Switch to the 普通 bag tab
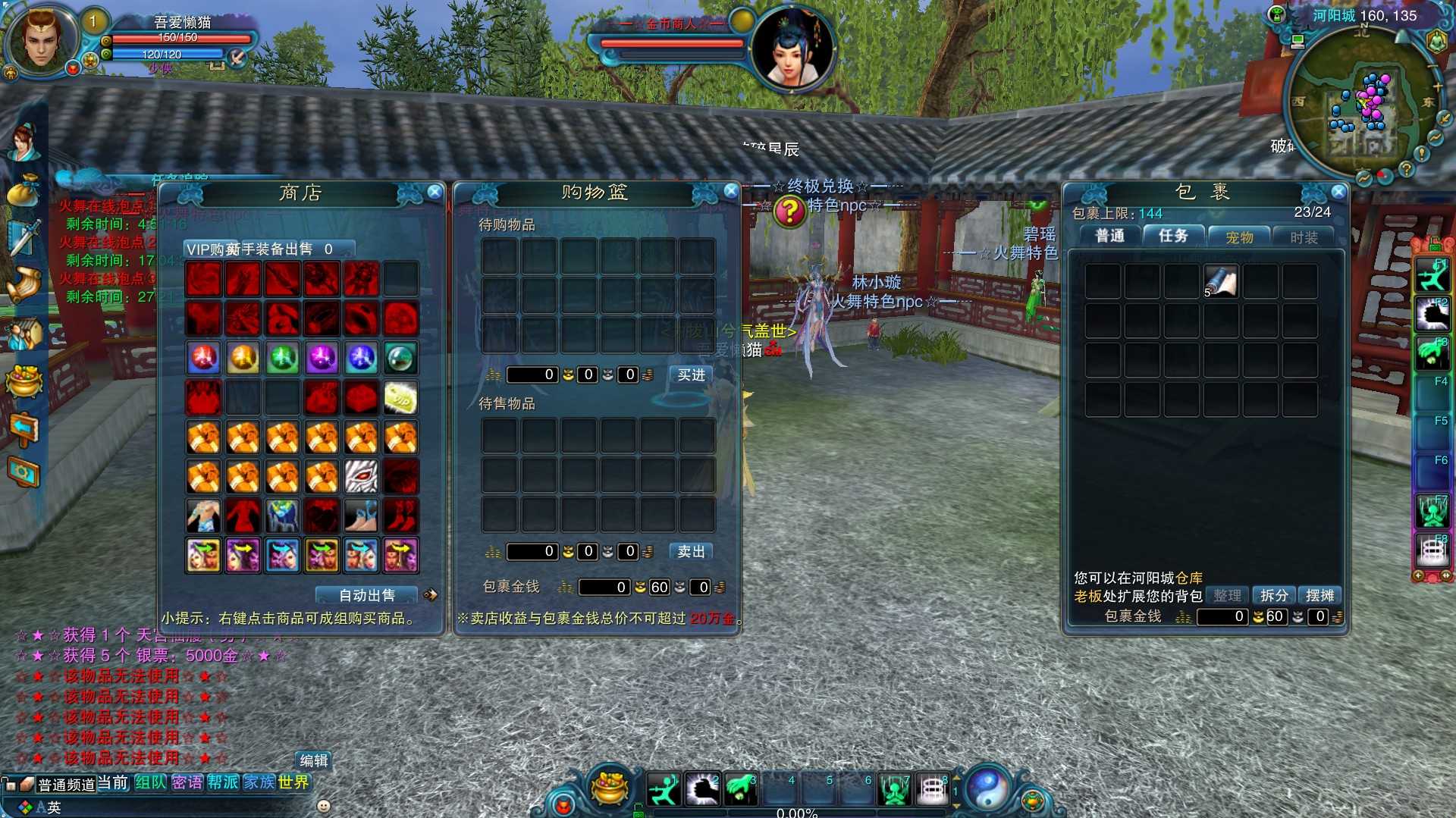This screenshot has height=818, width=1456. [x=1110, y=237]
